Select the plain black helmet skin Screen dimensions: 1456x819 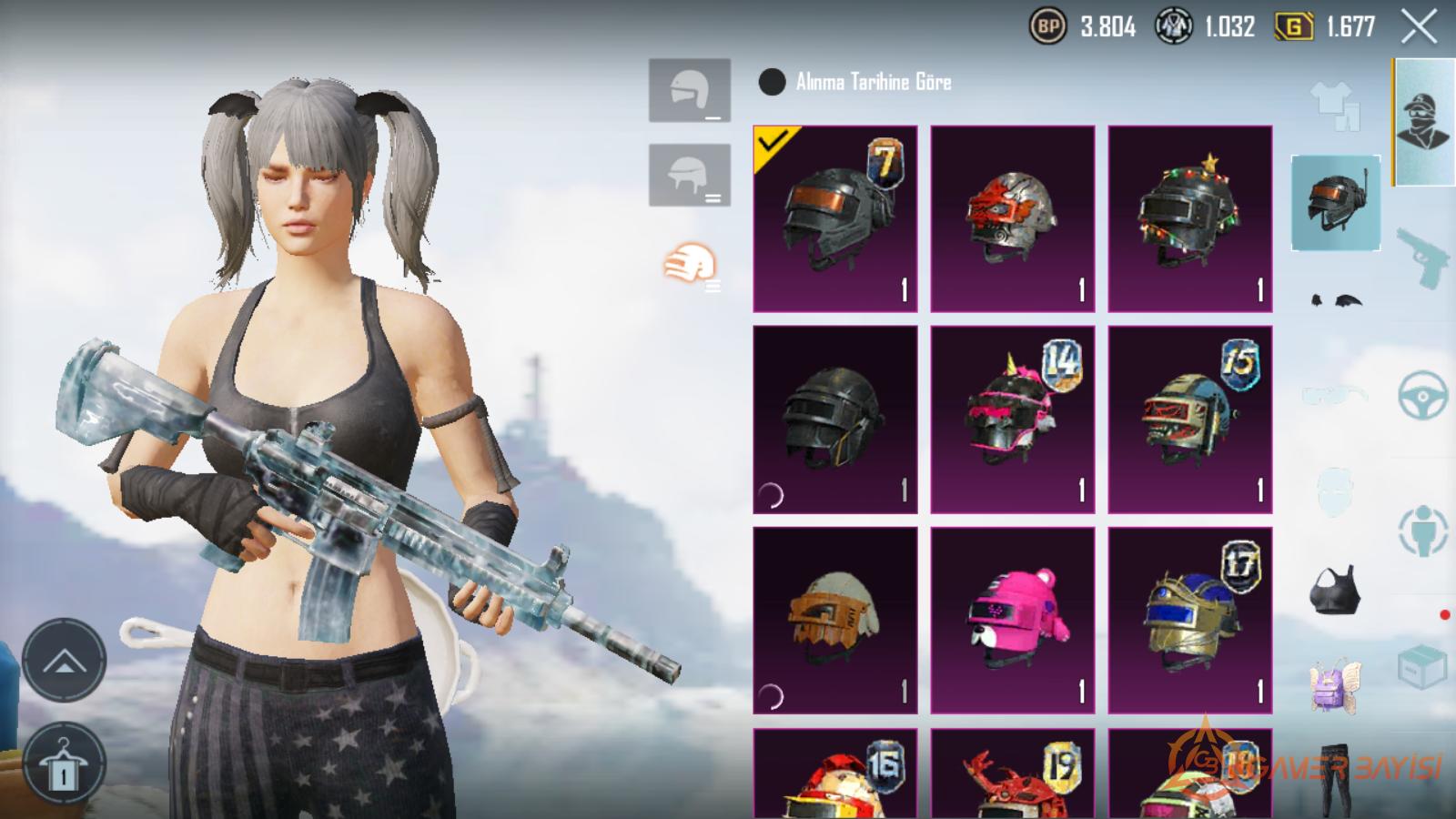834,420
